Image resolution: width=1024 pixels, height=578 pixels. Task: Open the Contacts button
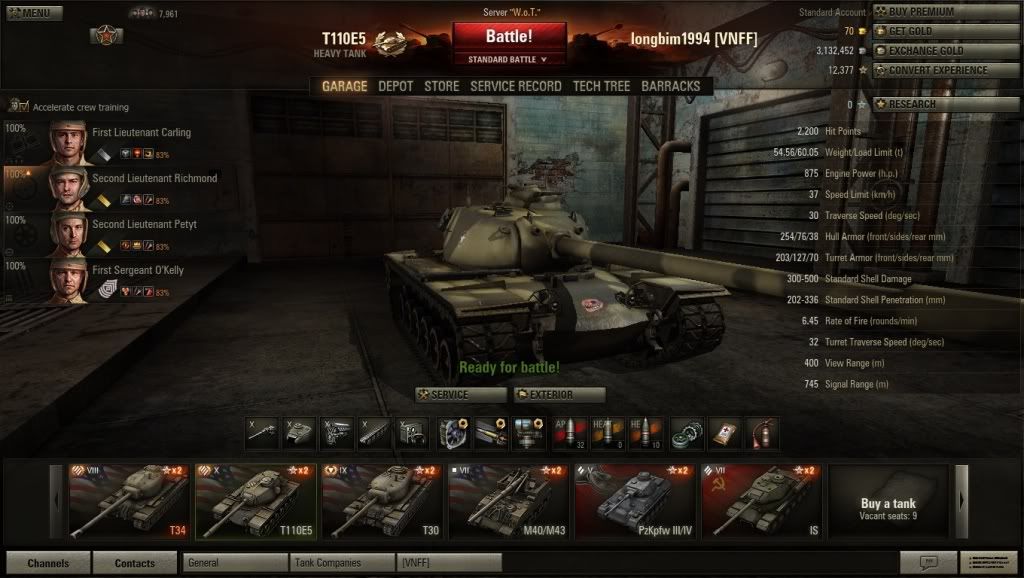click(x=134, y=563)
